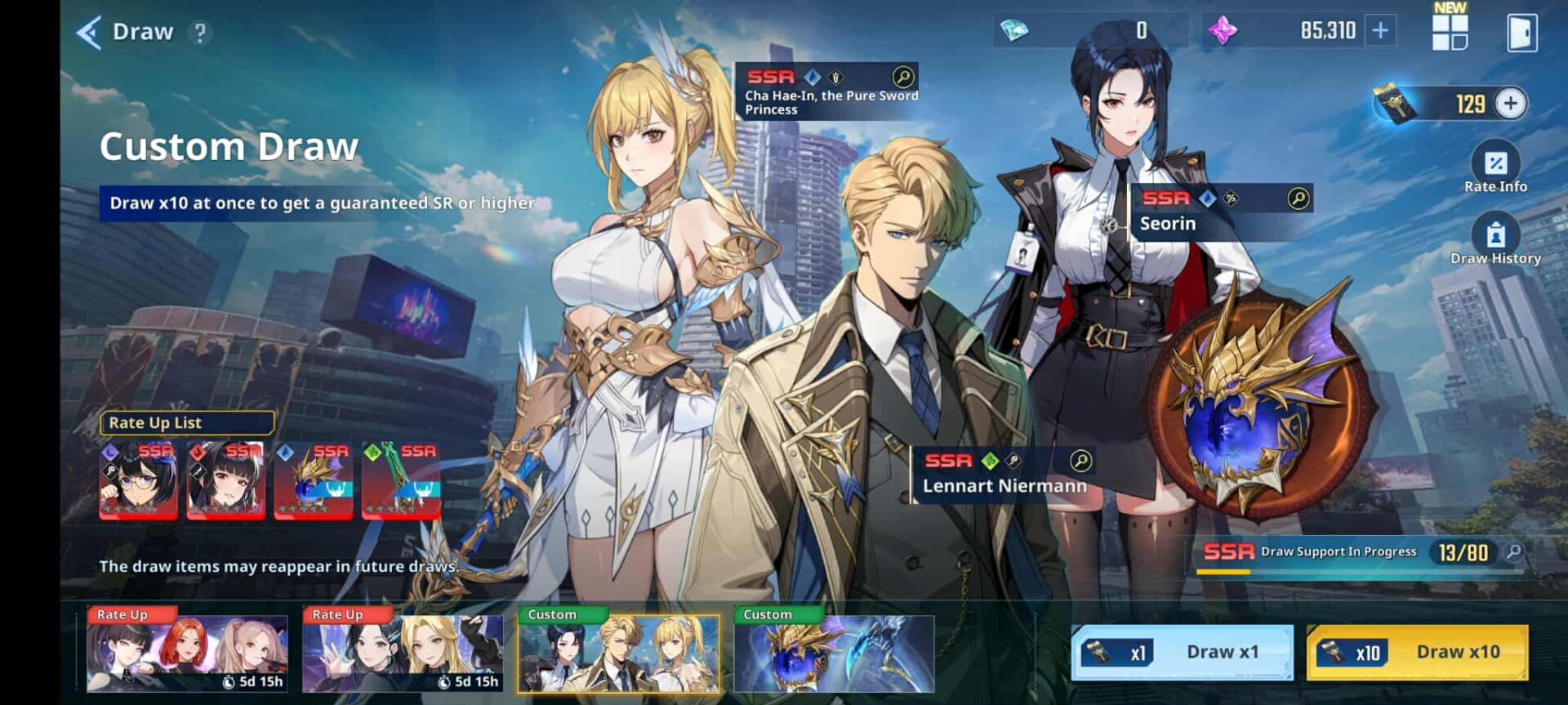View SSR Draw Support details magnifier

(x=1513, y=552)
